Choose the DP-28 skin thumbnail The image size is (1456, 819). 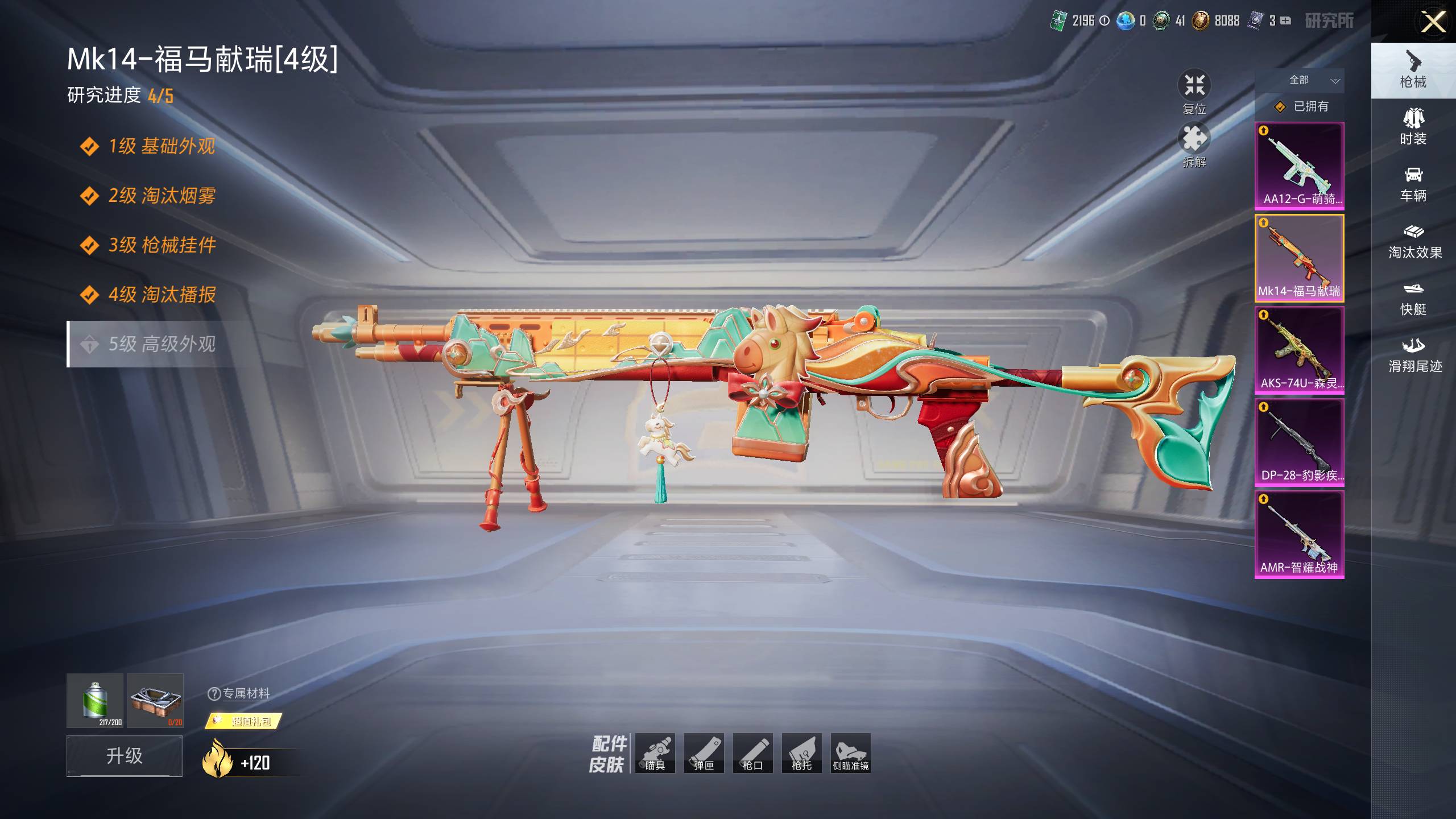tap(1299, 442)
